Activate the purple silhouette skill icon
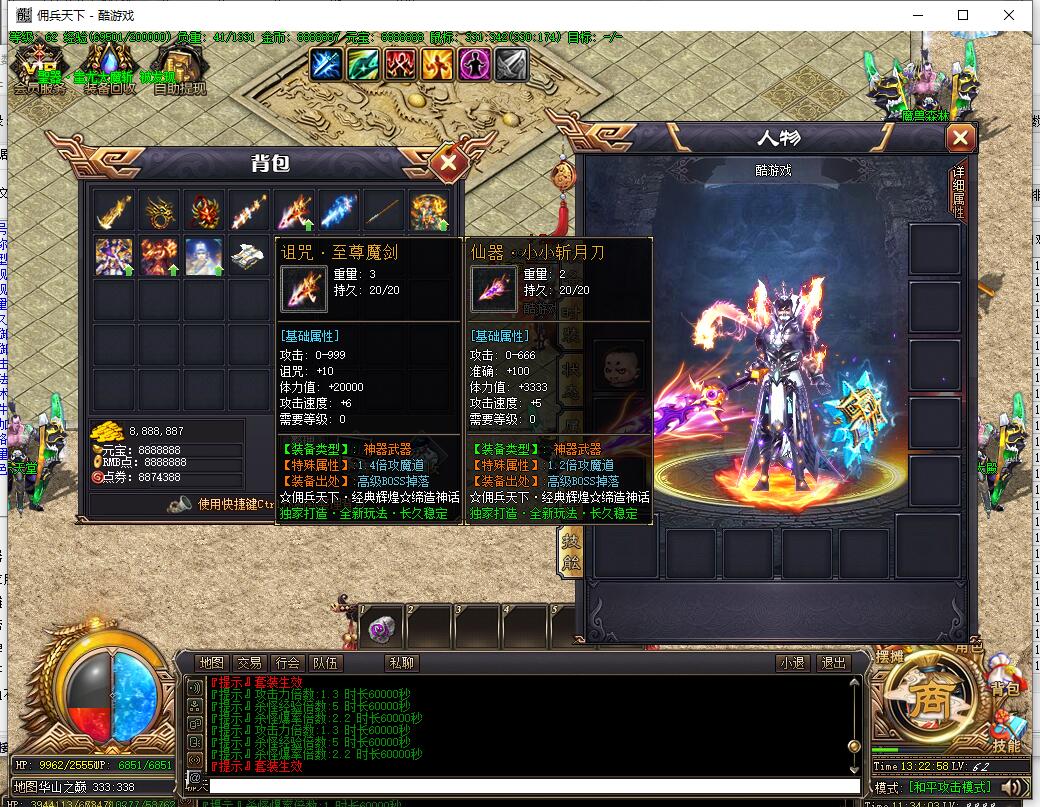 (x=474, y=64)
